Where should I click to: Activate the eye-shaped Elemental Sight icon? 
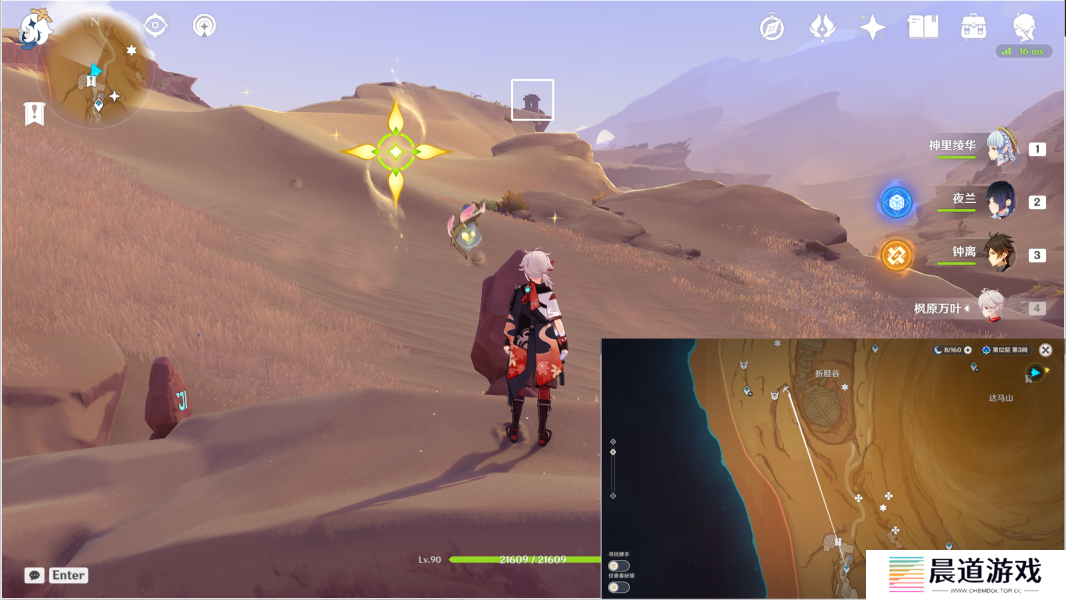(155, 25)
